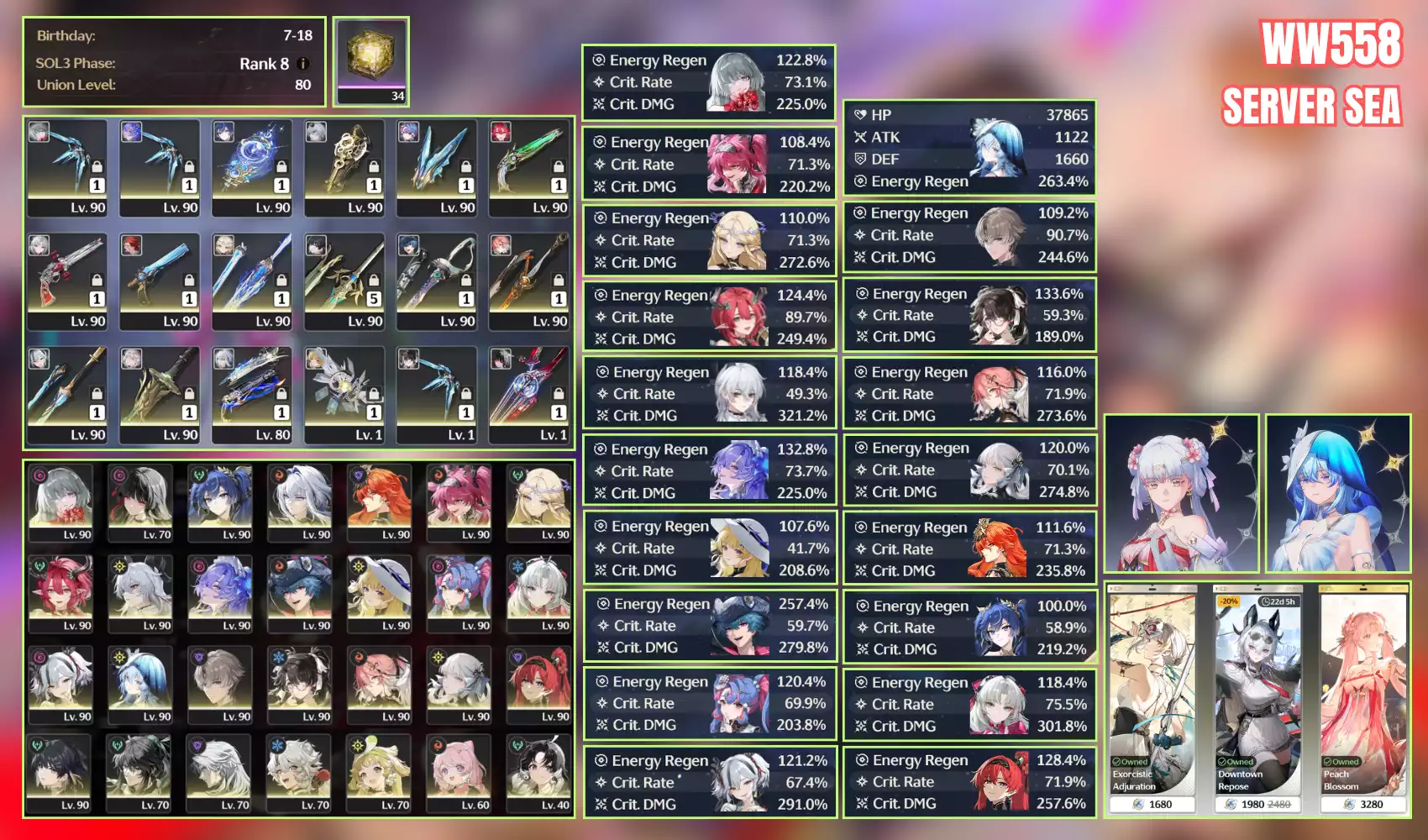1428x840 pixels.
Task: Select the HP heart icon in the stats panel
Action: (860, 115)
